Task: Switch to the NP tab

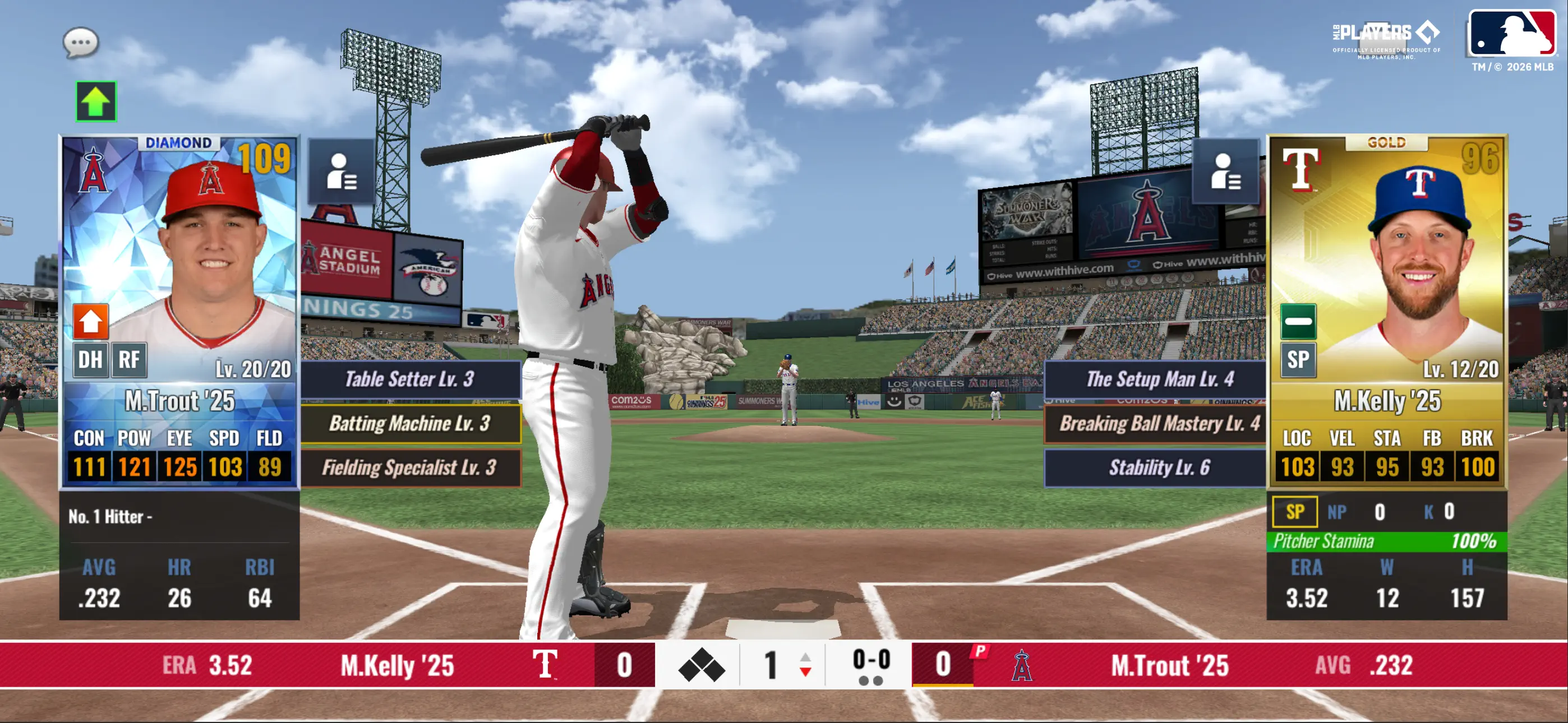Action: pyautogui.click(x=1338, y=512)
